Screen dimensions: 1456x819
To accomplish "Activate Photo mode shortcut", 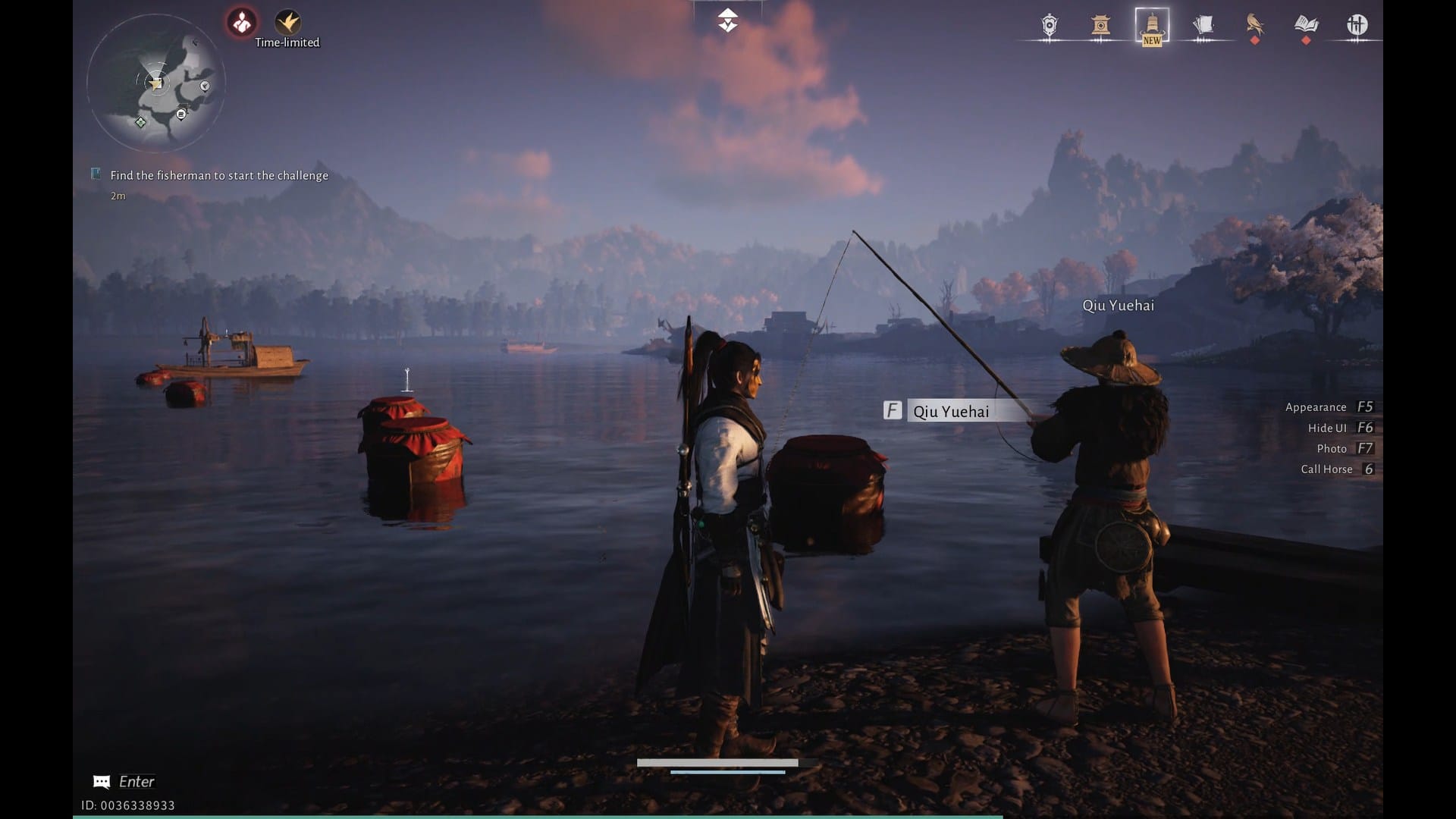I will click(x=1345, y=448).
